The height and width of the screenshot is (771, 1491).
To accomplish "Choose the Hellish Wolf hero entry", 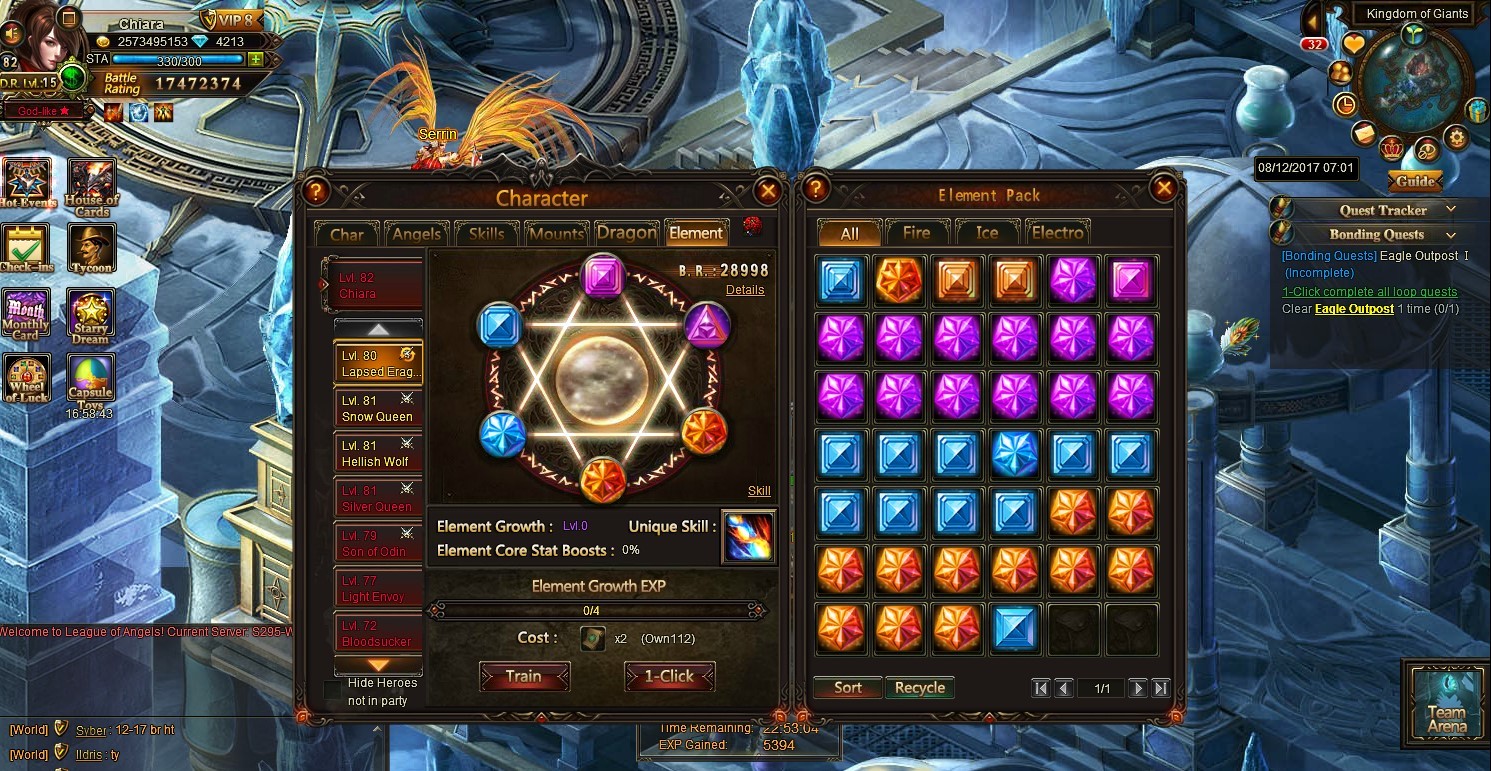I will pos(378,454).
